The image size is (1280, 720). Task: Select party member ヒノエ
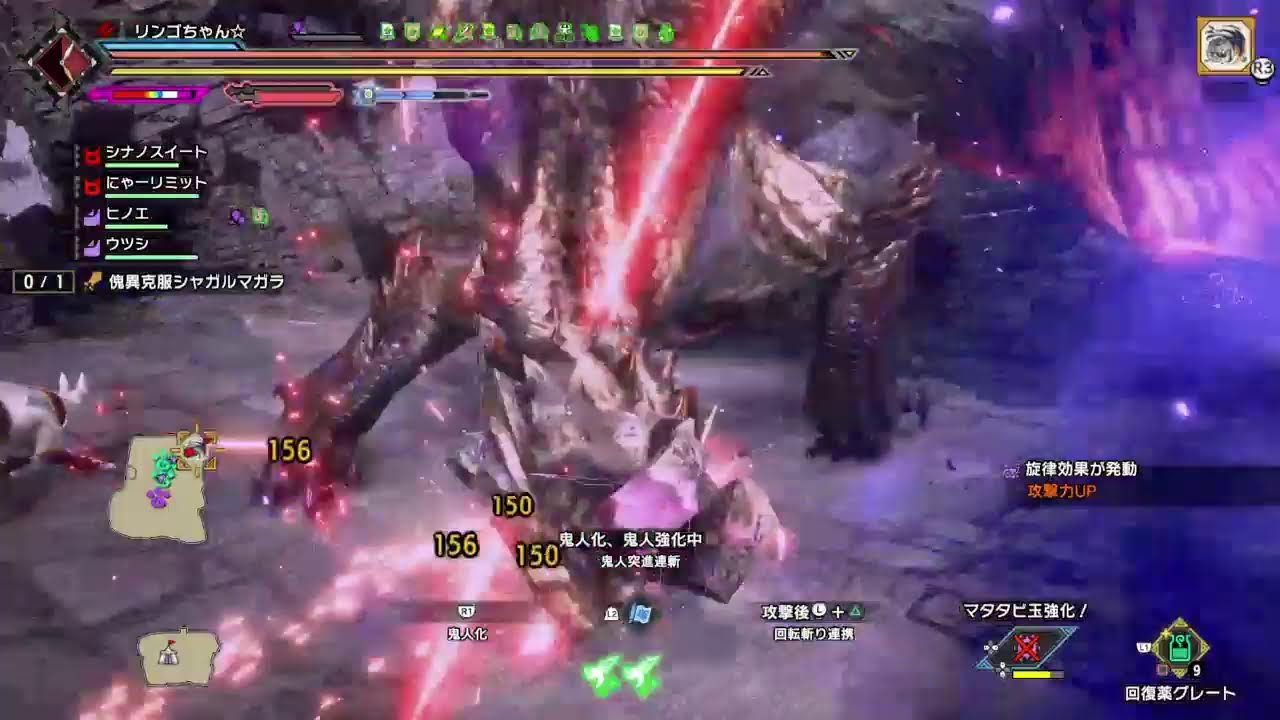click(x=127, y=214)
